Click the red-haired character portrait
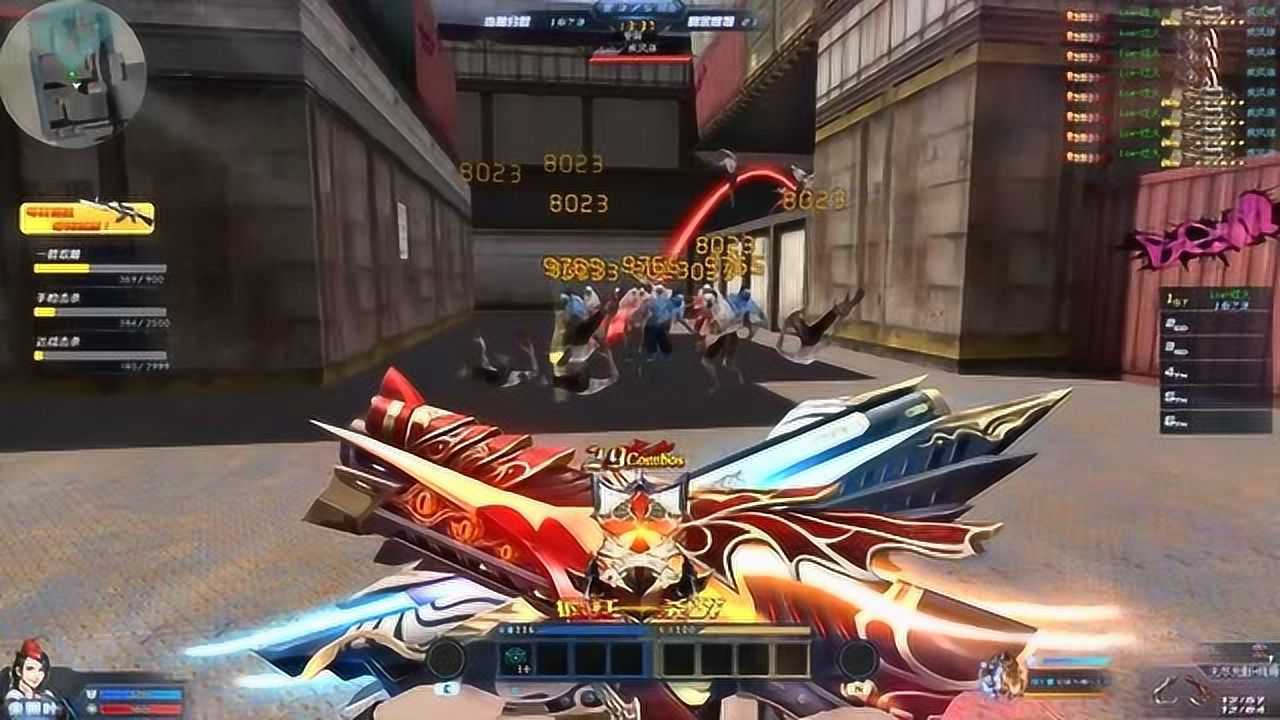Viewport: 1280px width, 720px height. pos(30,680)
